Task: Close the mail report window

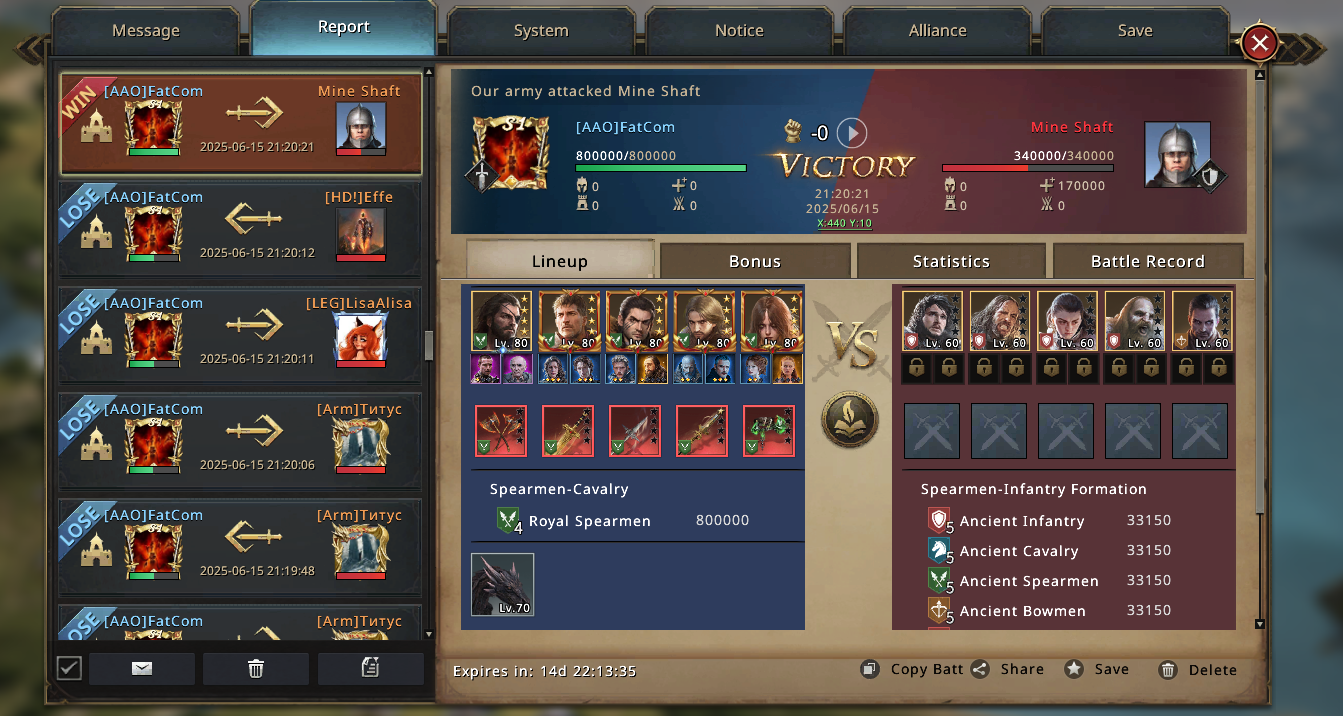Action: point(1260,43)
